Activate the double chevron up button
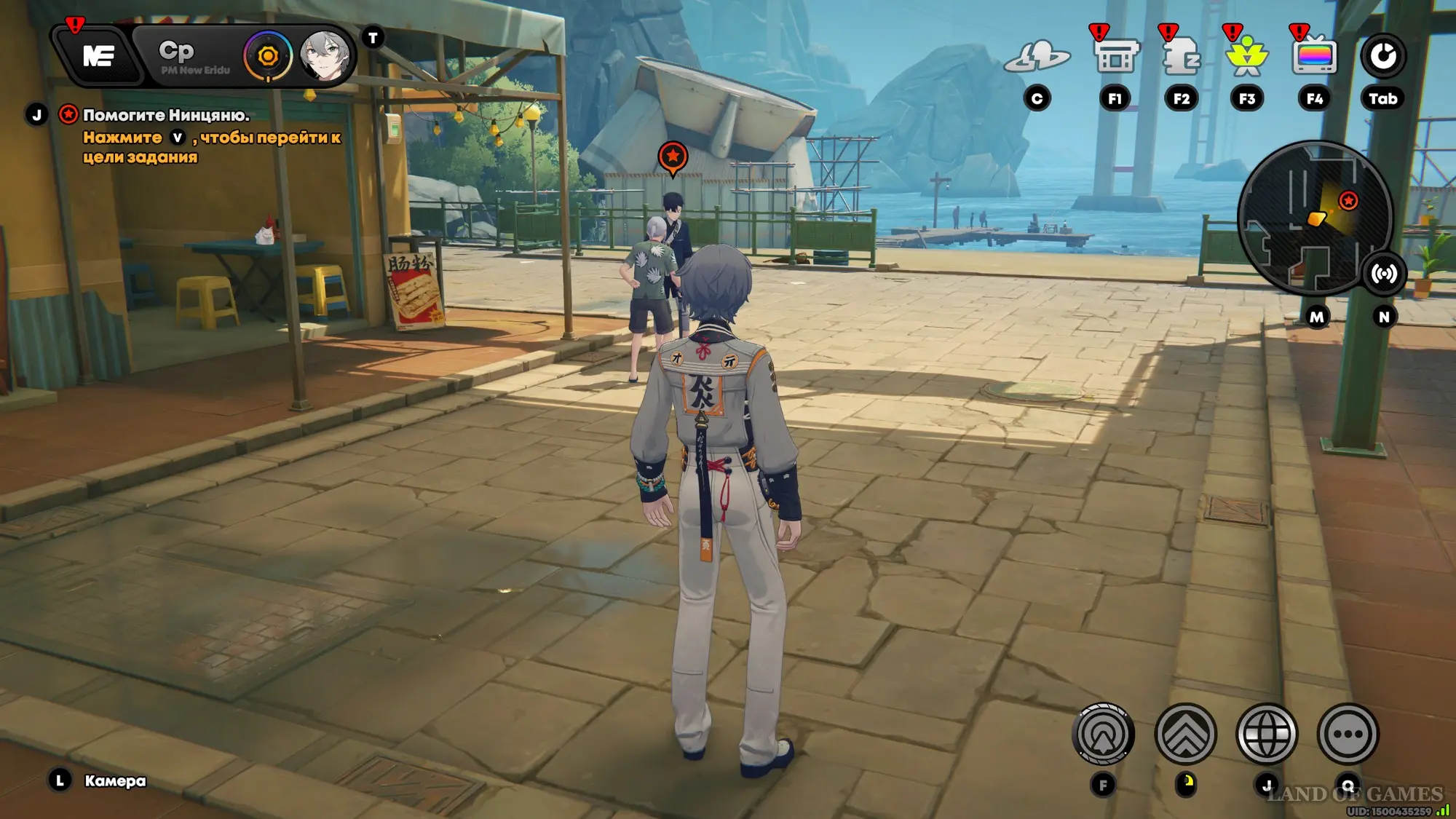This screenshot has height=819, width=1456. [x=1185, y=734]
